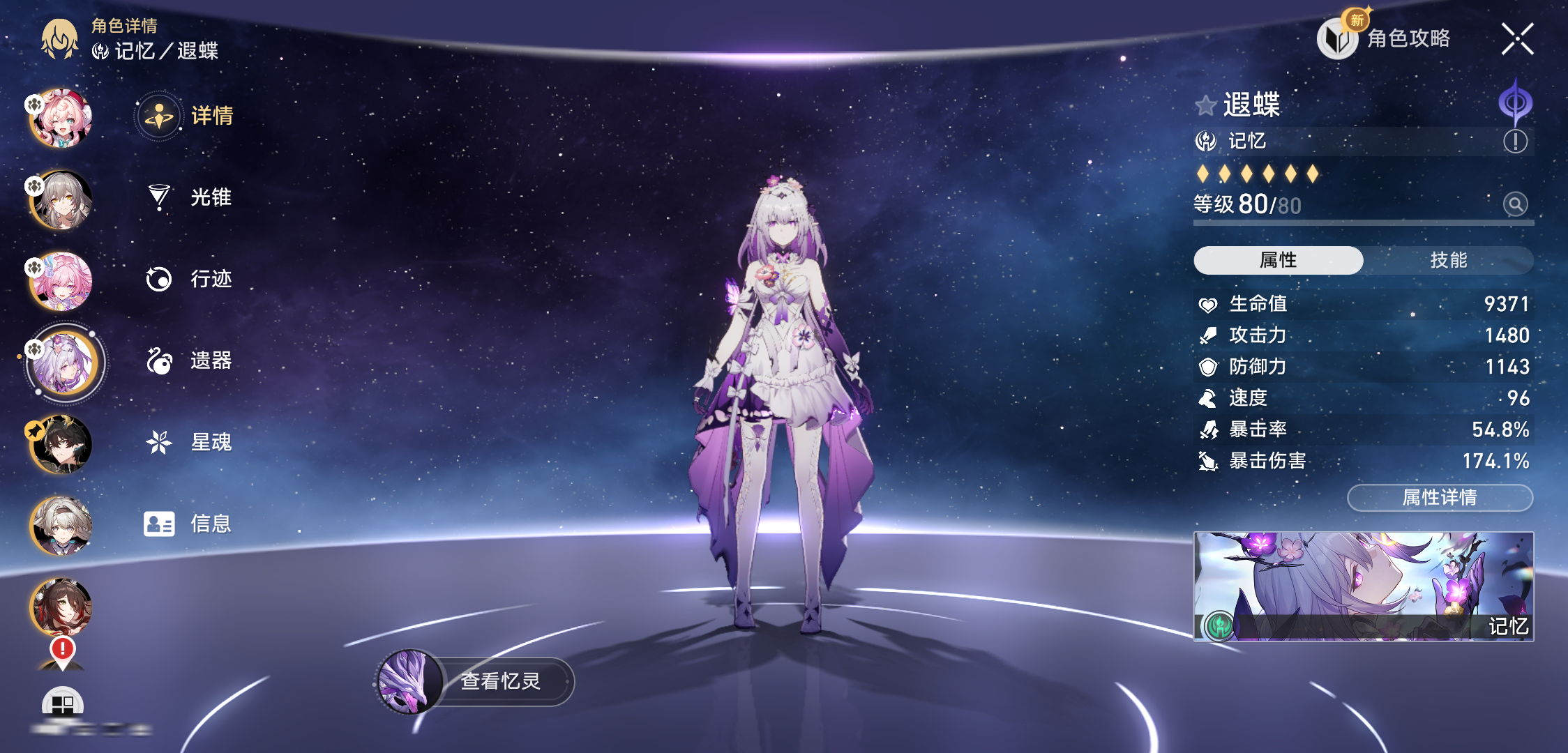Click the magnifier icon beside level
Image resolution: width=1568 pixels, height=753 pixels.
(x=1515, y=204)
